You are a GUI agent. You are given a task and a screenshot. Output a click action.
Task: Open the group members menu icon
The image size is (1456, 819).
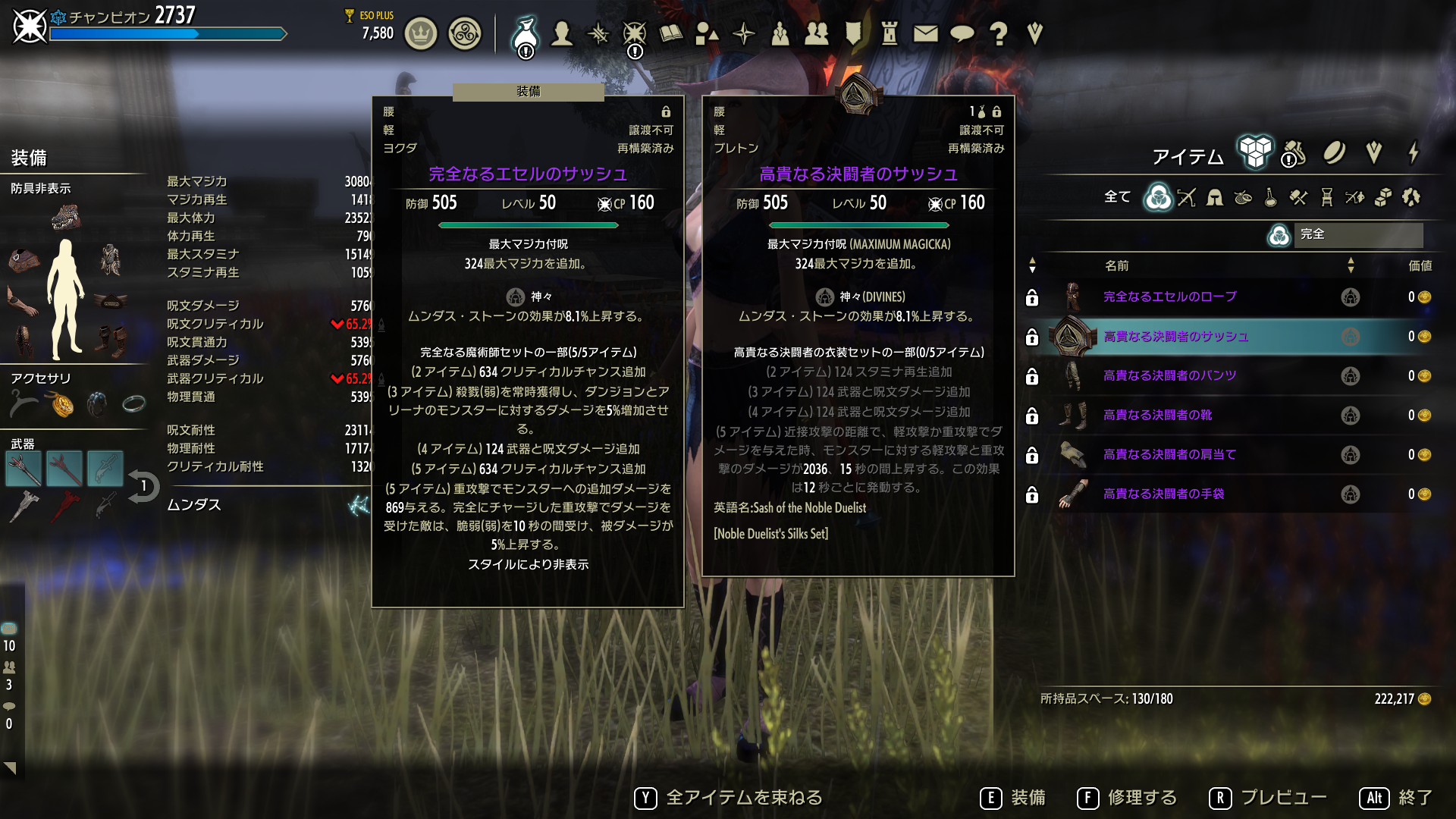(816, 33)
